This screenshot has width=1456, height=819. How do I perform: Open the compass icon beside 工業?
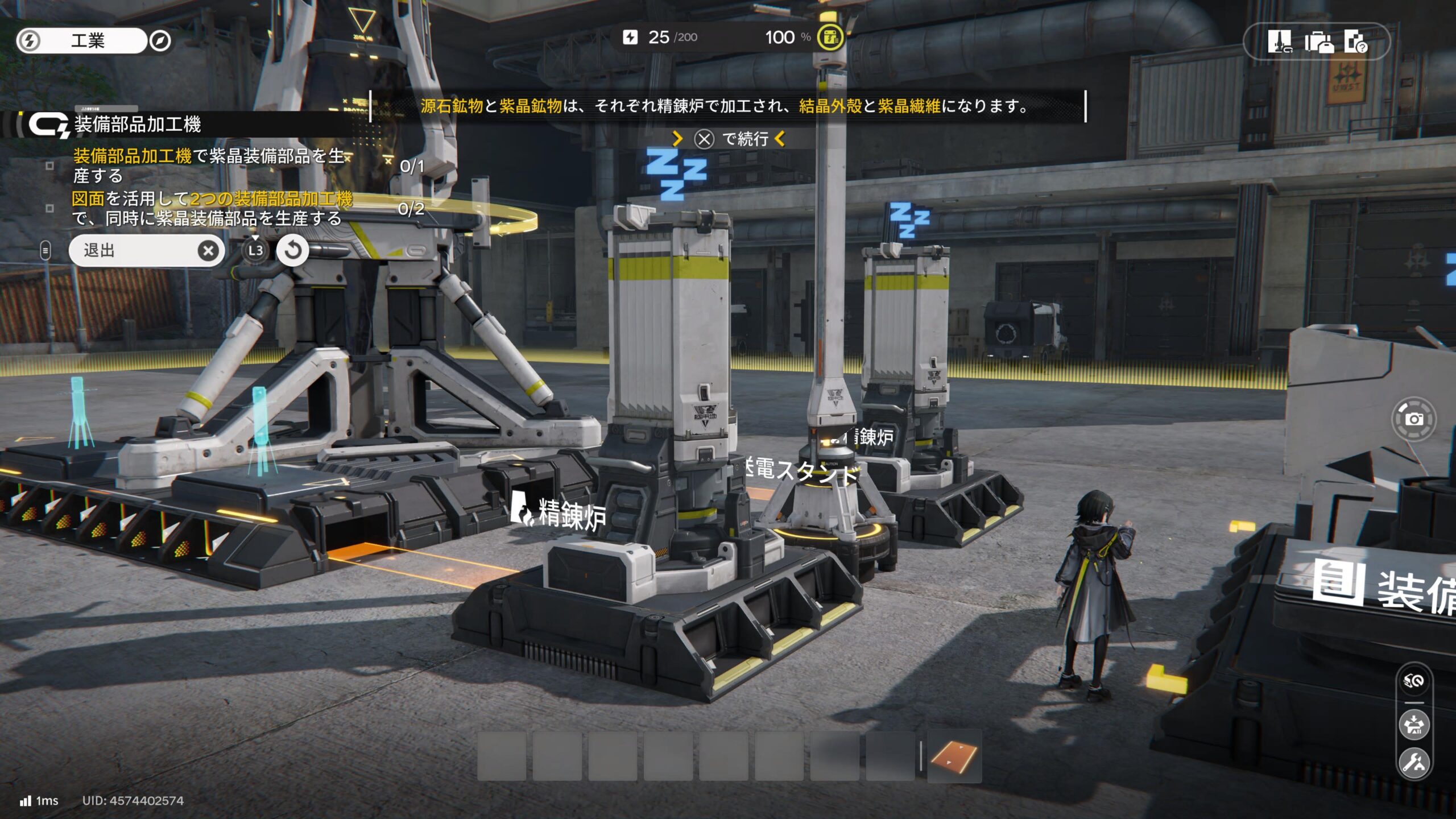160,41
